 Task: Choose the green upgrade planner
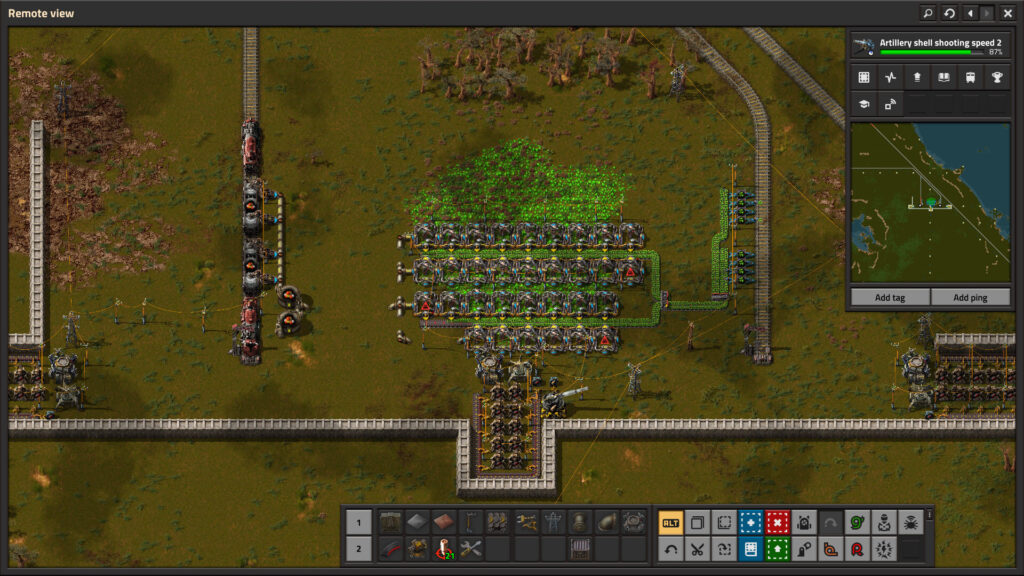(777, 549)
